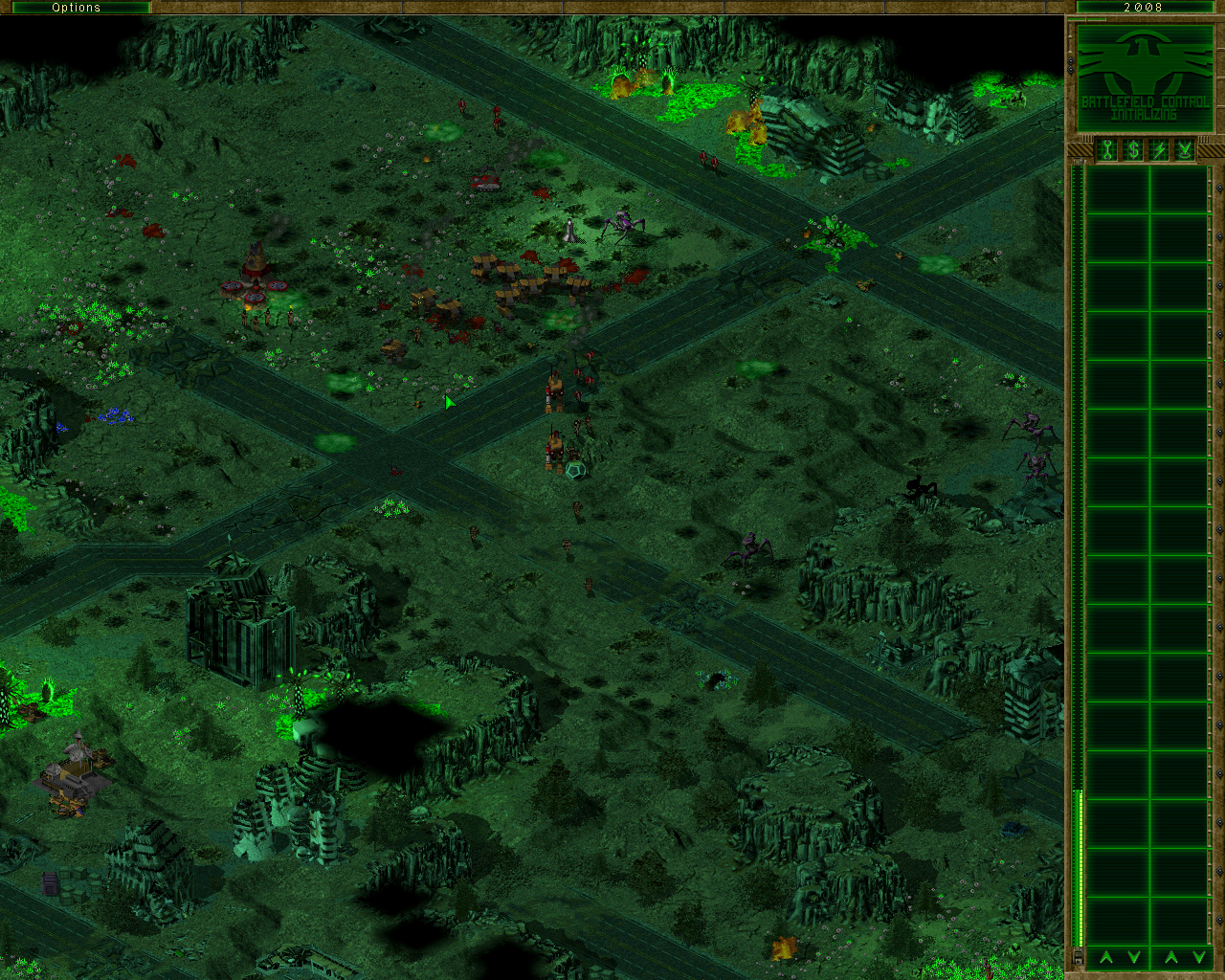Select the waypoint mode icon
The height and width of the screenshot is (980, 1225).
coord(1185,150)
